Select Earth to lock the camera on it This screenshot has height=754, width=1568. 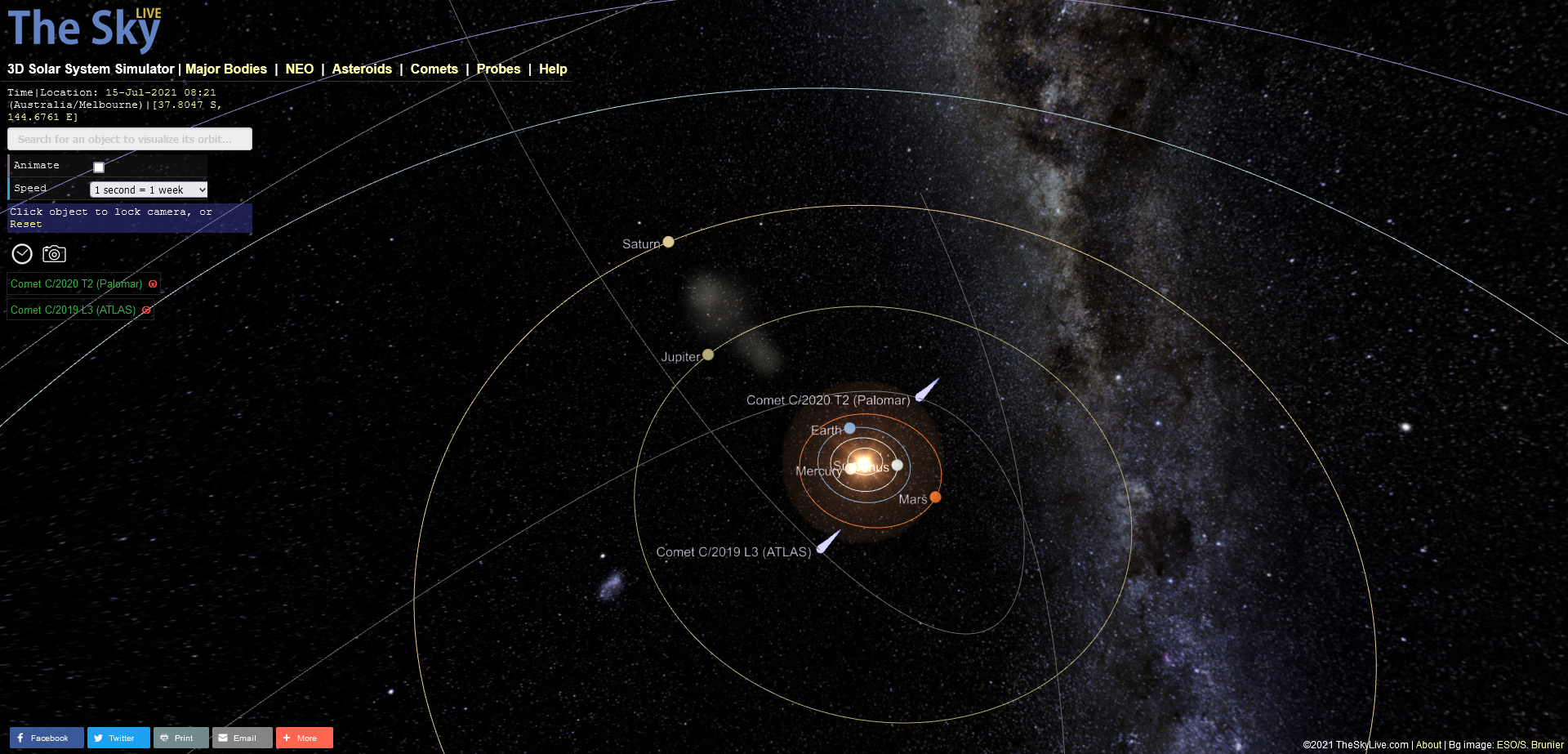pos(850,428)
